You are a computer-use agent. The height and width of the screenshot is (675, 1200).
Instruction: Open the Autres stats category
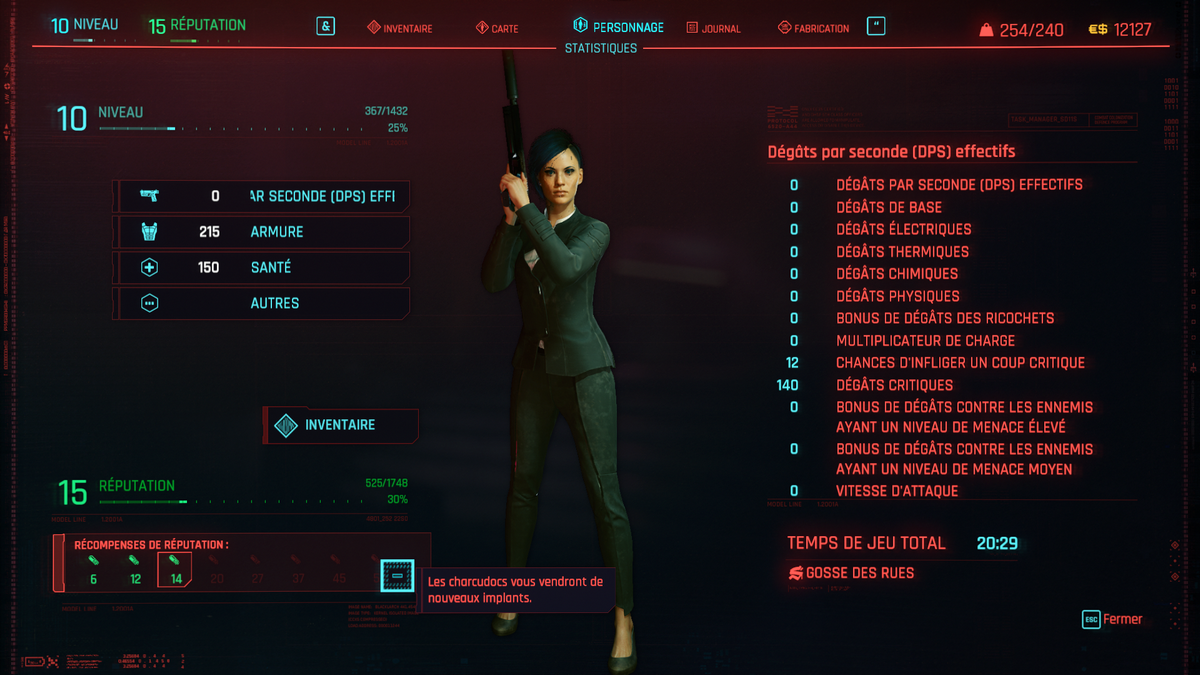[262, 303]
